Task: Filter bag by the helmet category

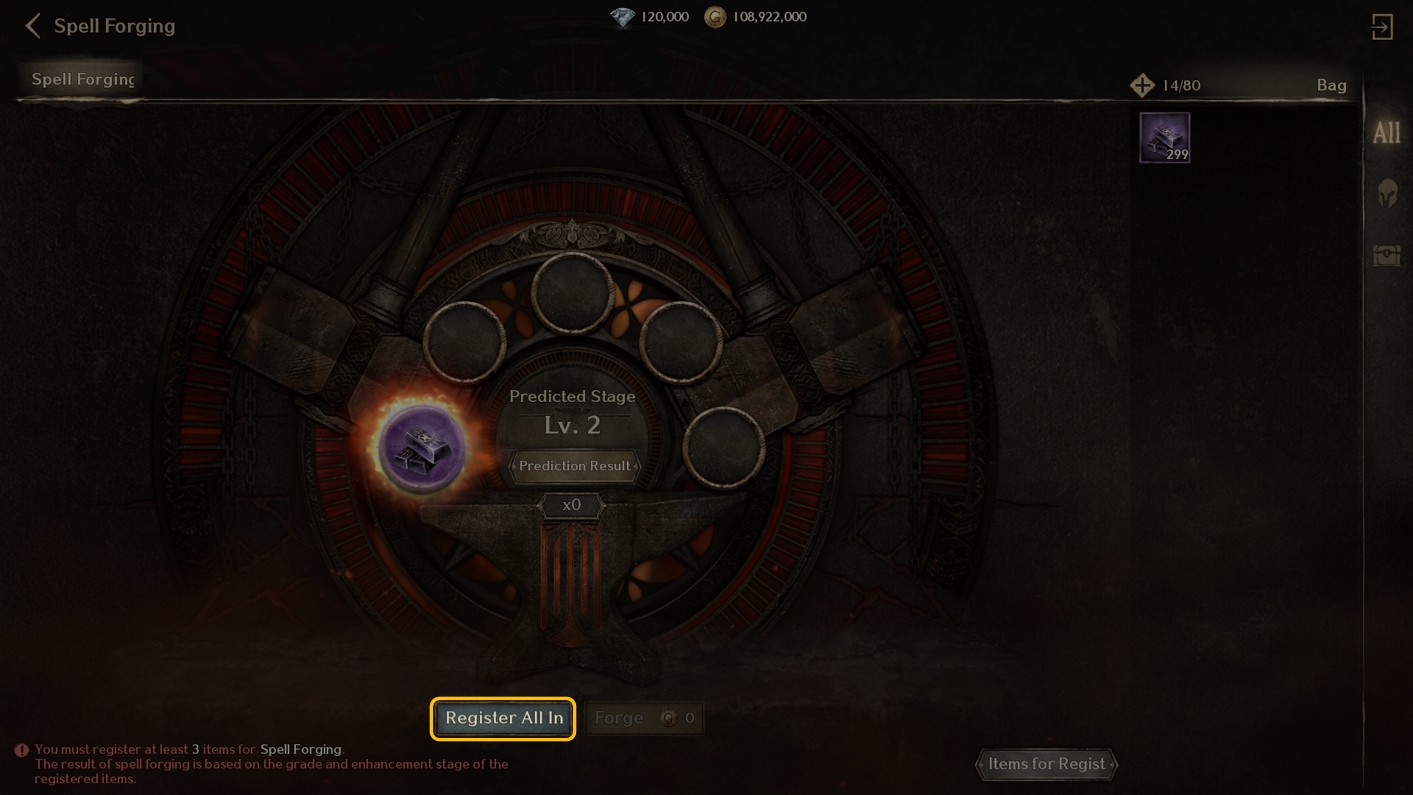Action: pos(1387,193)
